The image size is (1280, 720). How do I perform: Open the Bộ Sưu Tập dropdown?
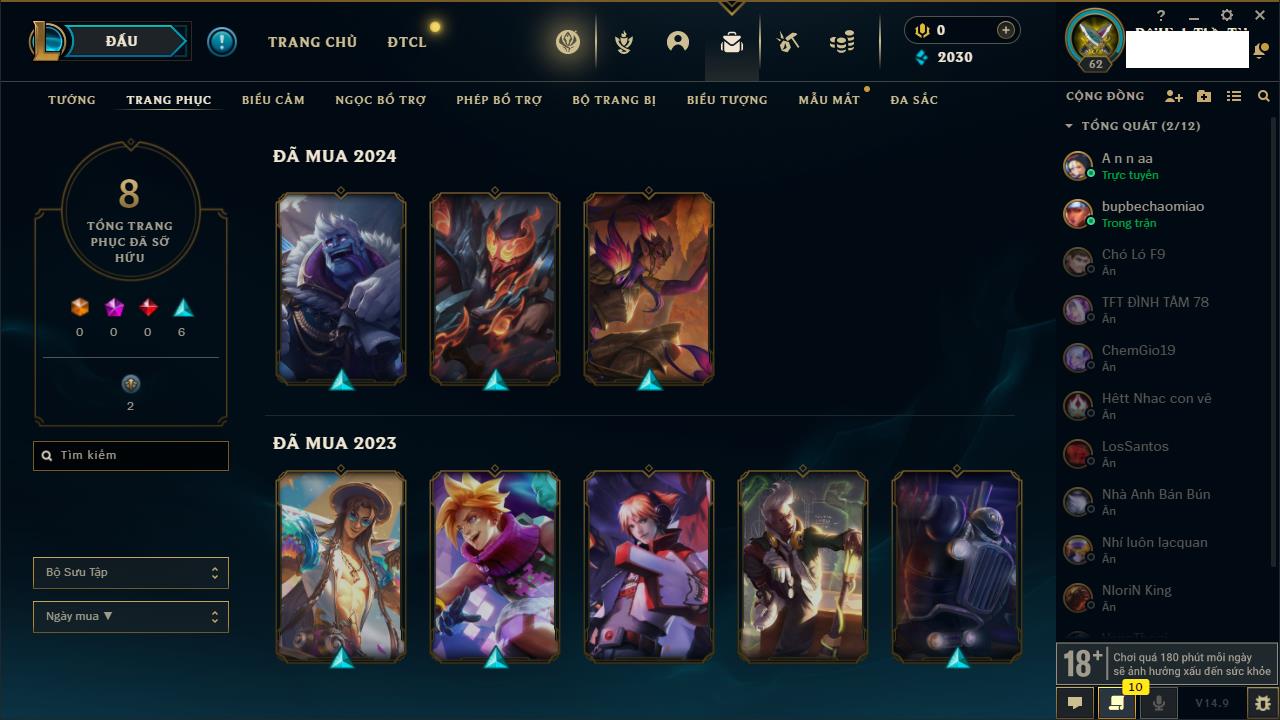click(131, 573)
